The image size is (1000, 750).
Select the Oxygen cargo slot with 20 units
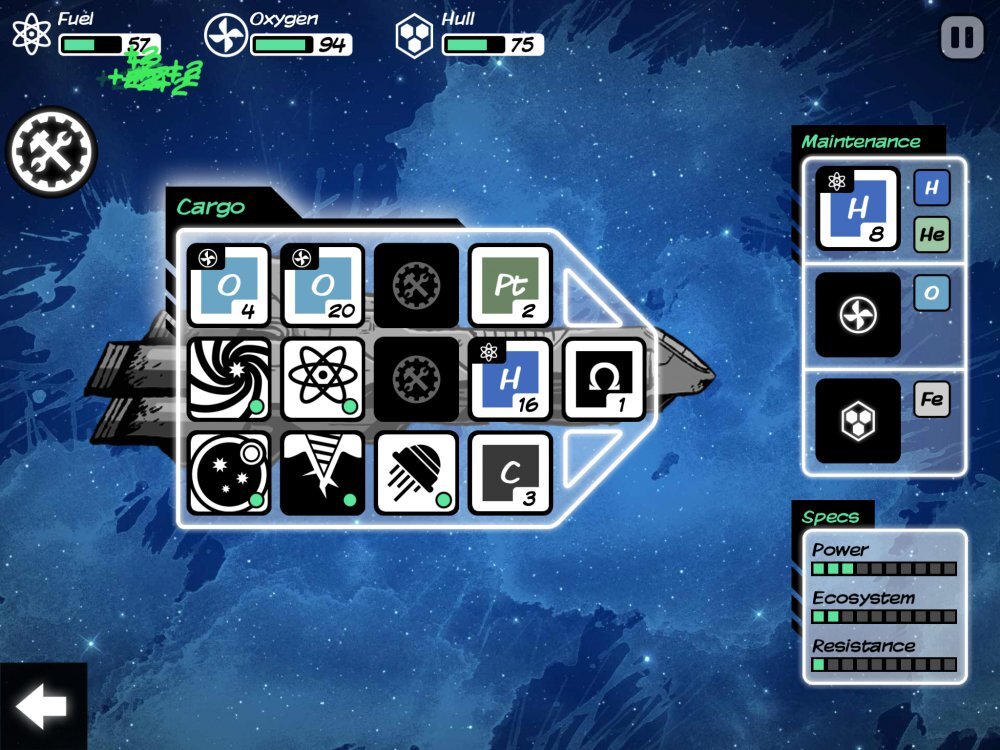click(x=322, y=285)
